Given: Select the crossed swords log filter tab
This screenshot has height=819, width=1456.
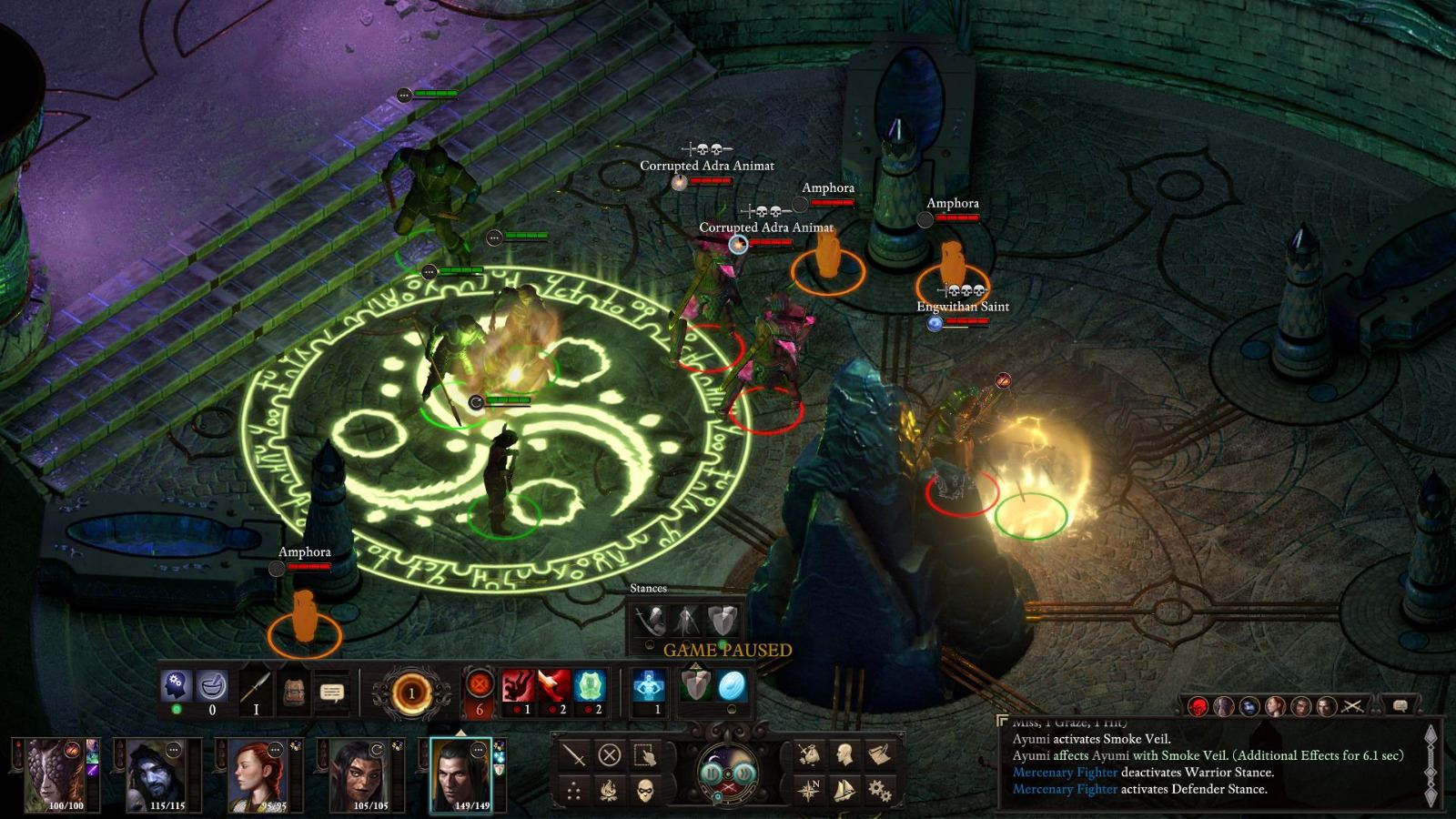Looking at the screenshot, I should click(1353, 706).
